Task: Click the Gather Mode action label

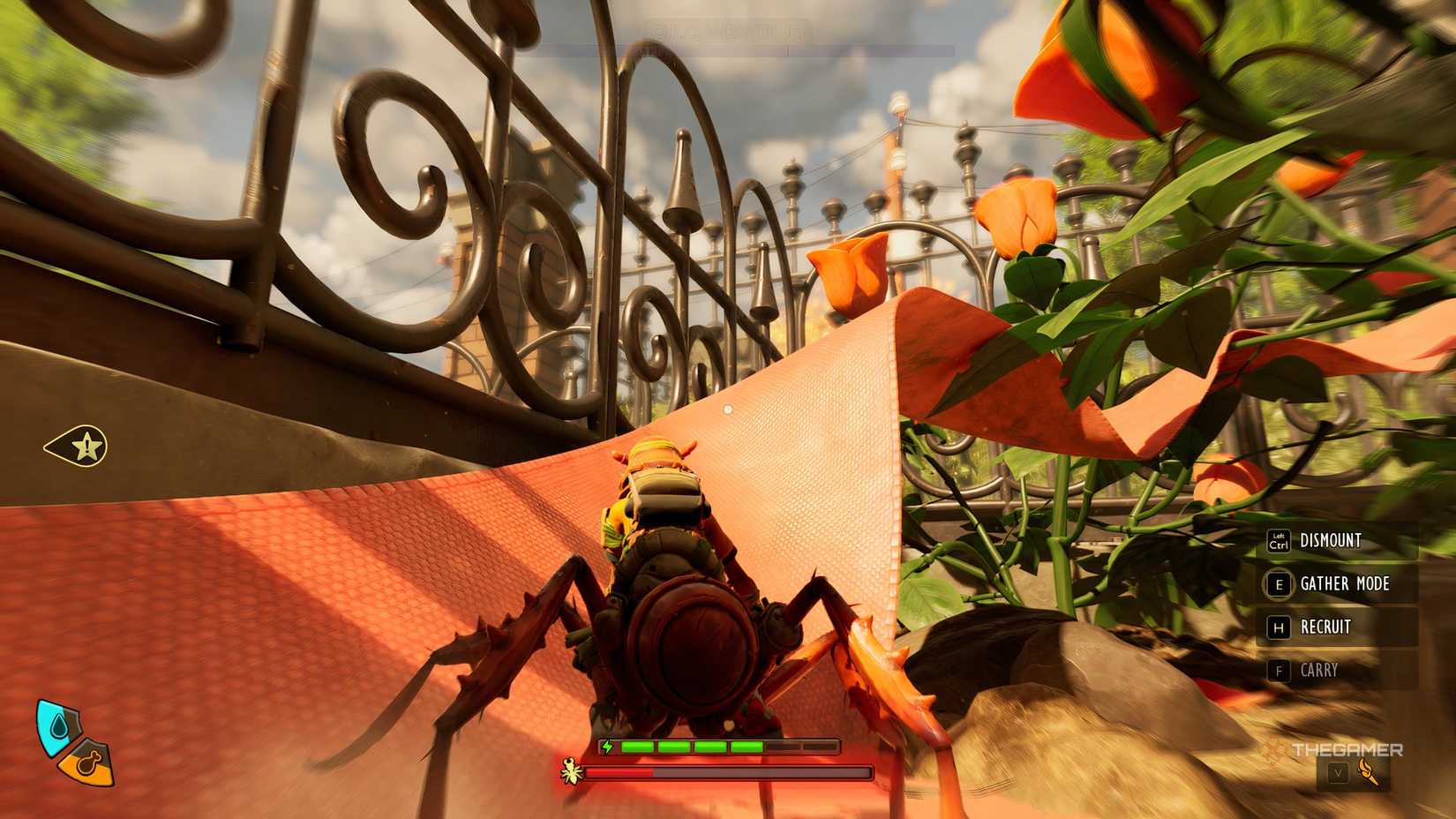Action: [1344, 583]
